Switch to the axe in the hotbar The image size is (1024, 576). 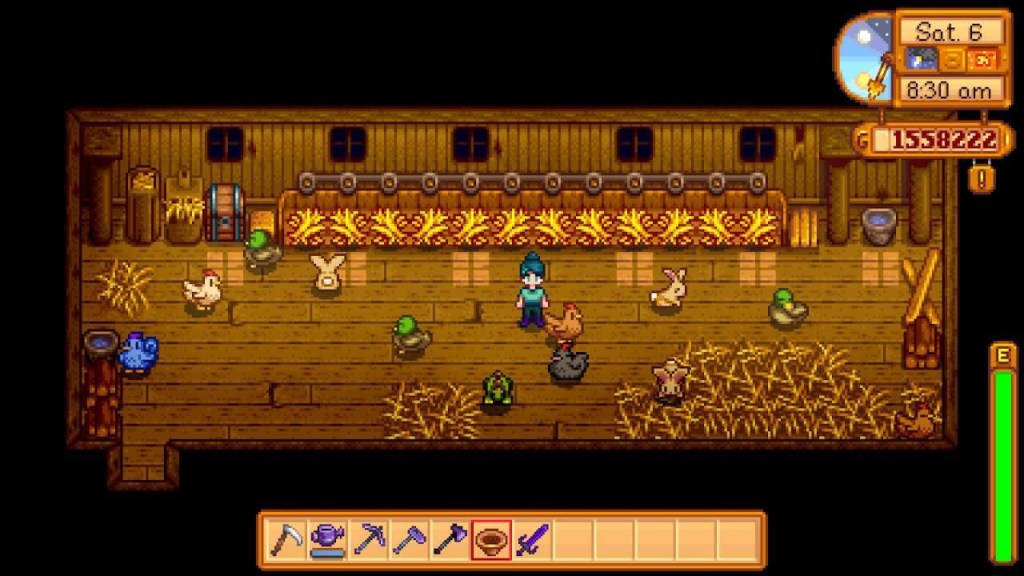tap(450, 541)
